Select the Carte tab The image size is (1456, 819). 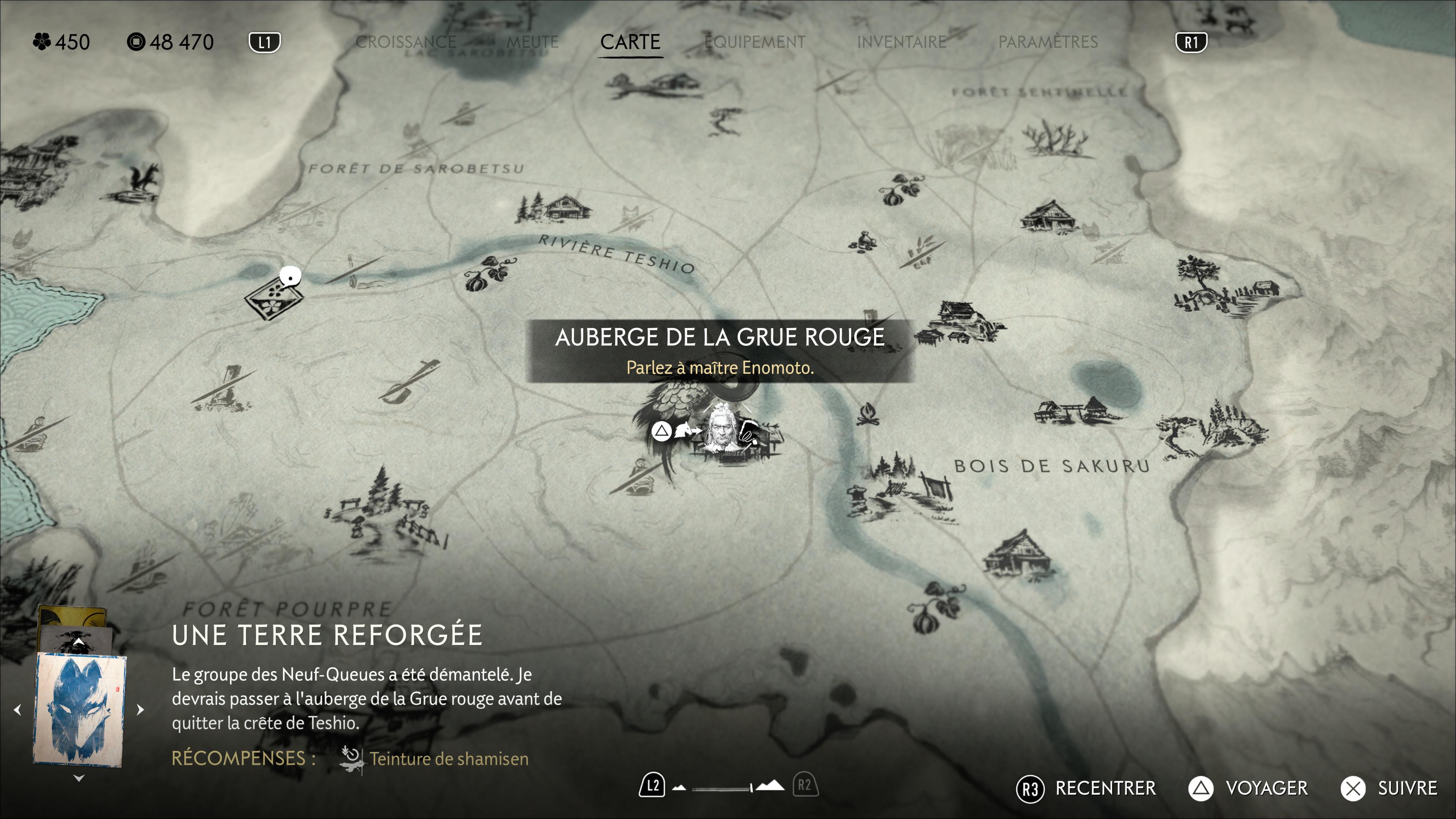click(x=630, y=42)
